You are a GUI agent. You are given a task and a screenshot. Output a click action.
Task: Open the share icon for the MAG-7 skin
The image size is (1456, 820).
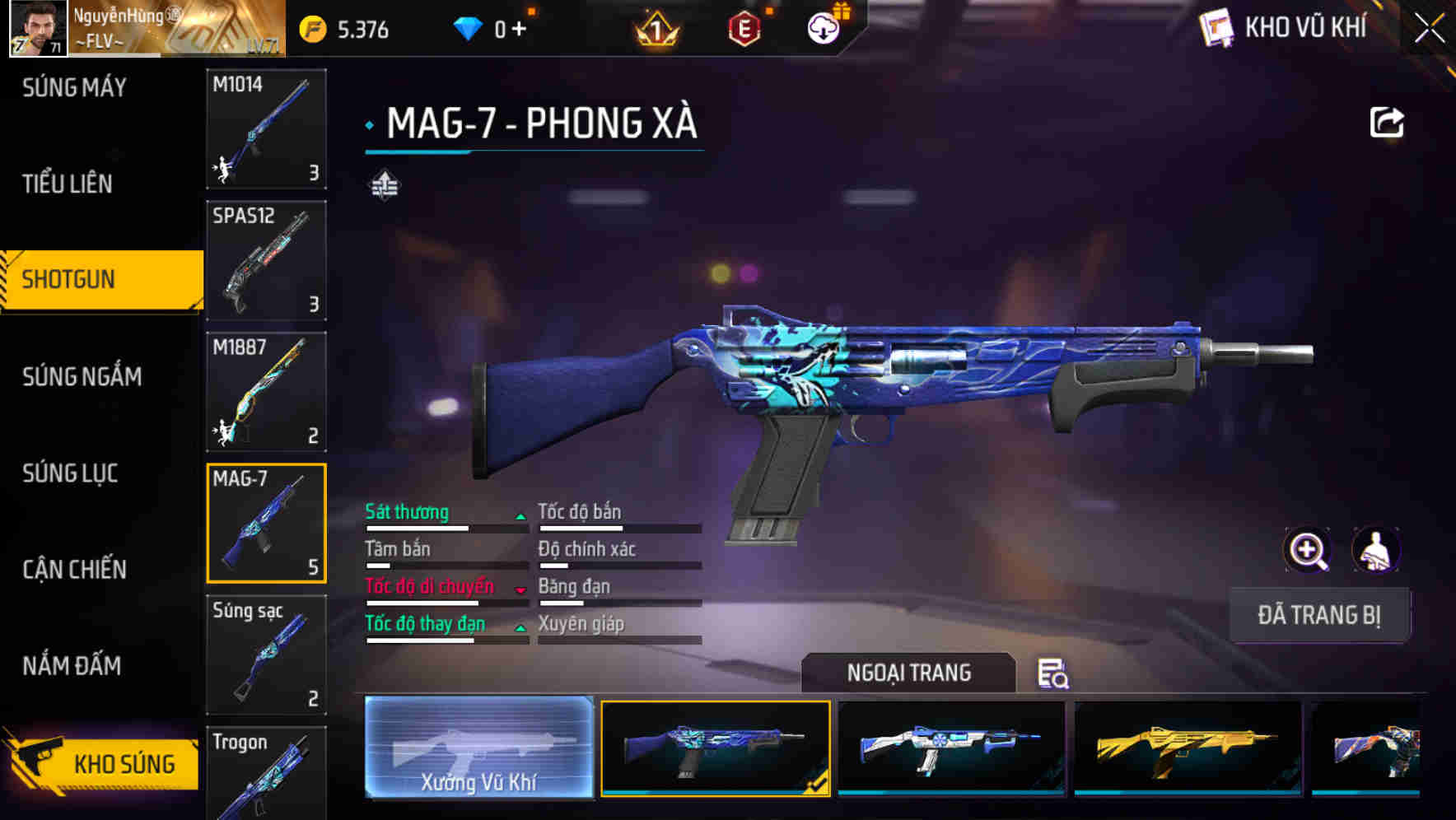1387,121
